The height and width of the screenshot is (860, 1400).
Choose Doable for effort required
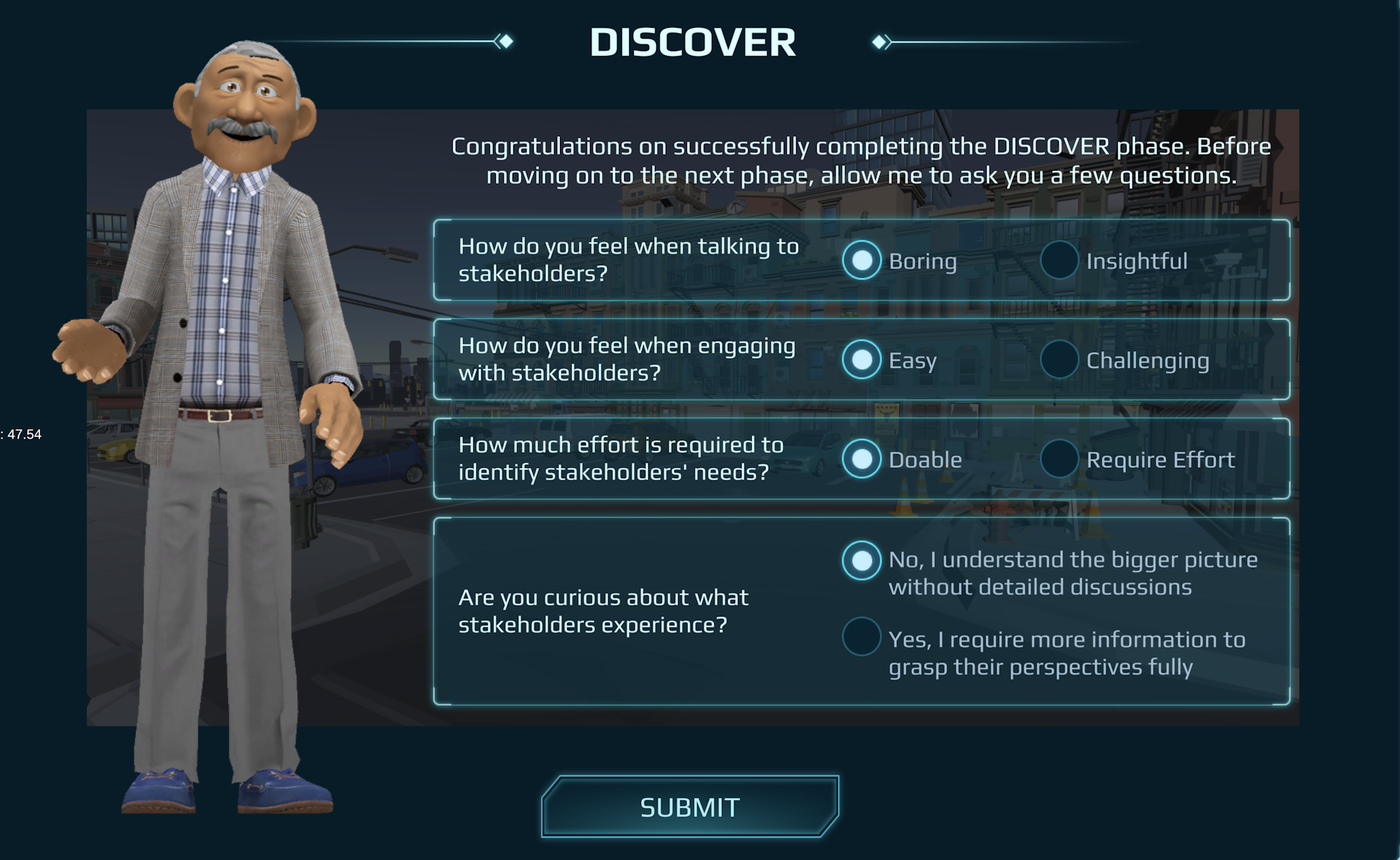click(862, 459)
